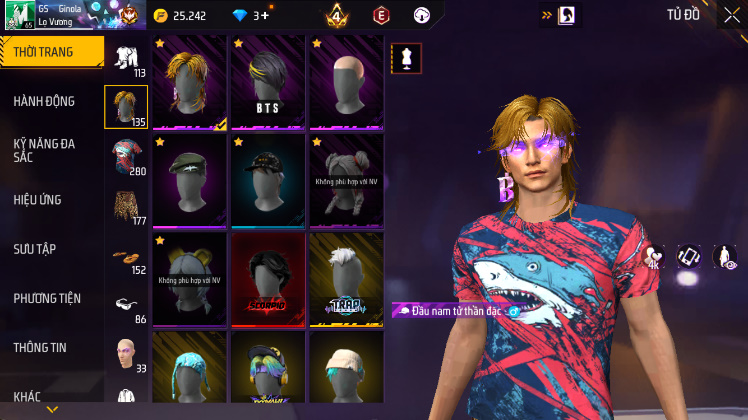
Task: Select the shirts category showing 280
Action: coord(126,157)
